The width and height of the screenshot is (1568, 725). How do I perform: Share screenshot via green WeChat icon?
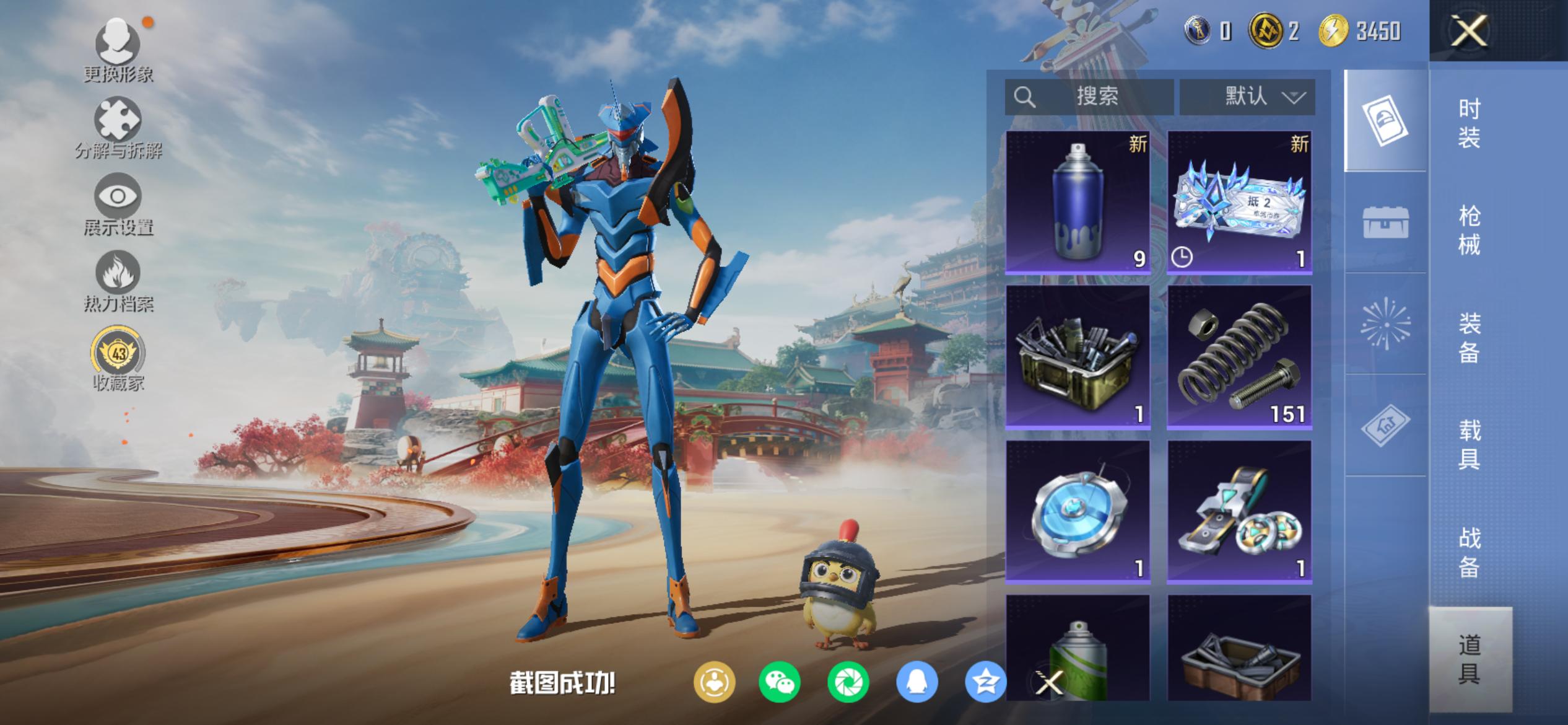(x=779, y=682)
